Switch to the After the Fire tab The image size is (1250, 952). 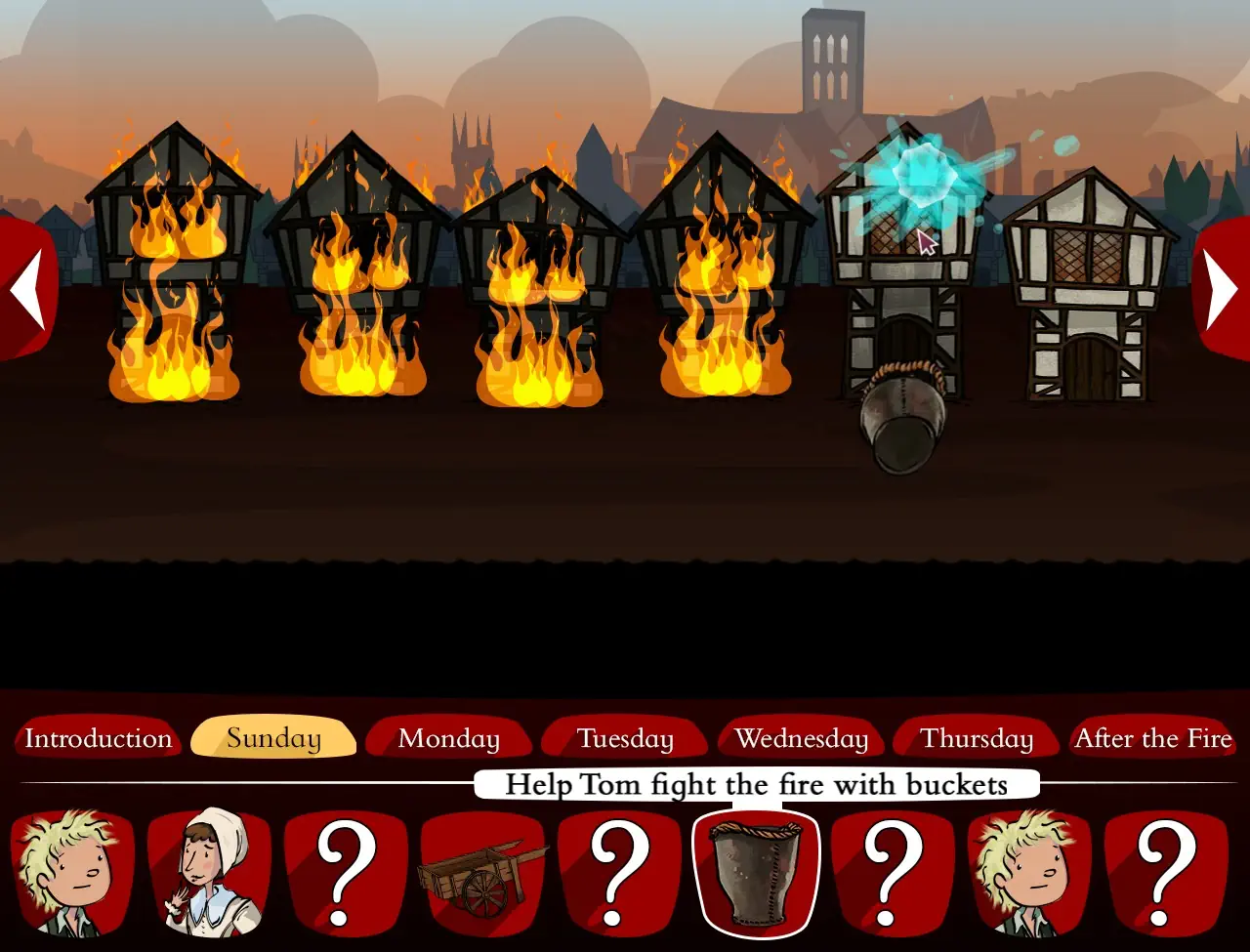click(1153, 739)
